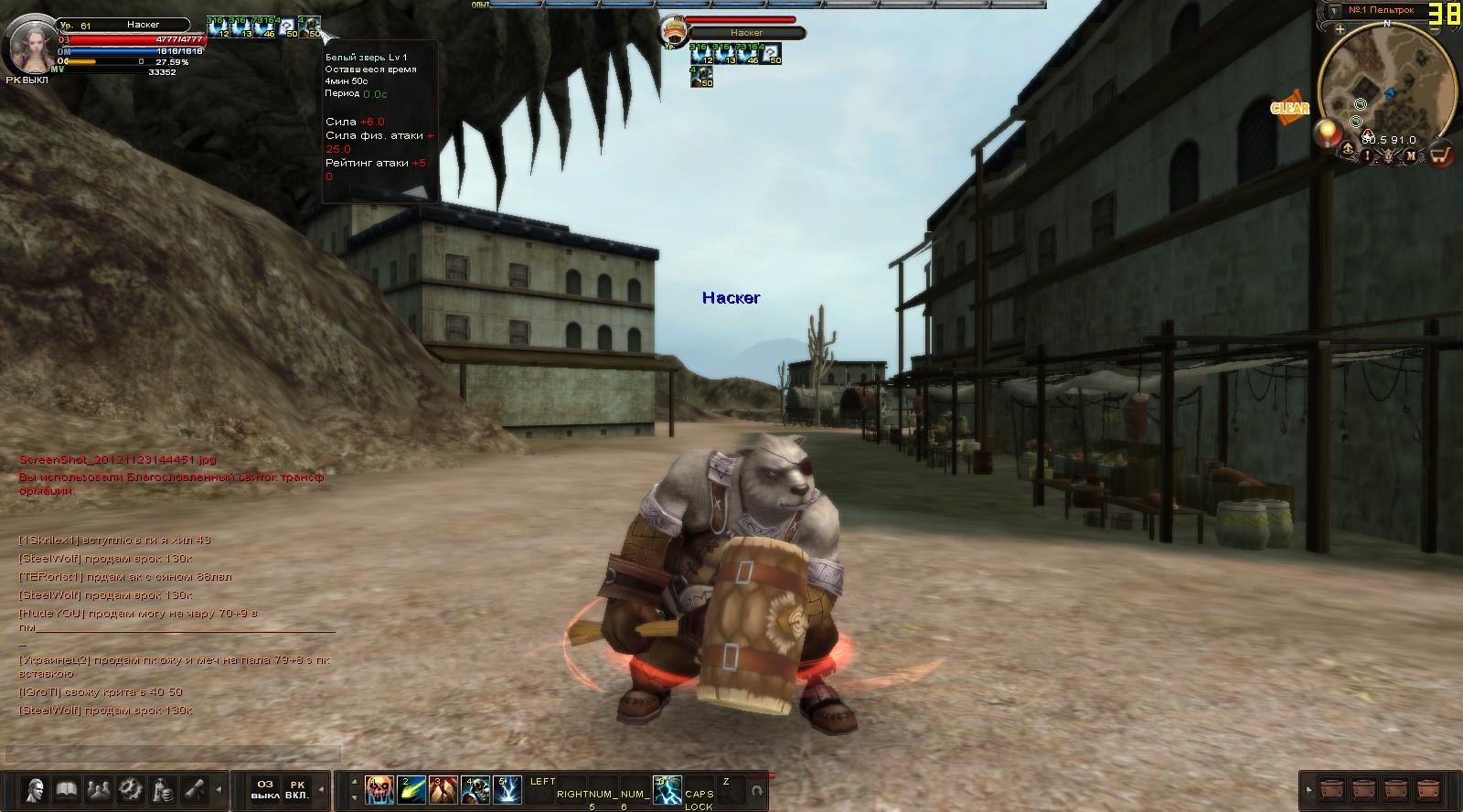The height and width of the screenshot is (812, 1463).
Task: Activate the skull skill in slot 1
Action: click(379, 789)
